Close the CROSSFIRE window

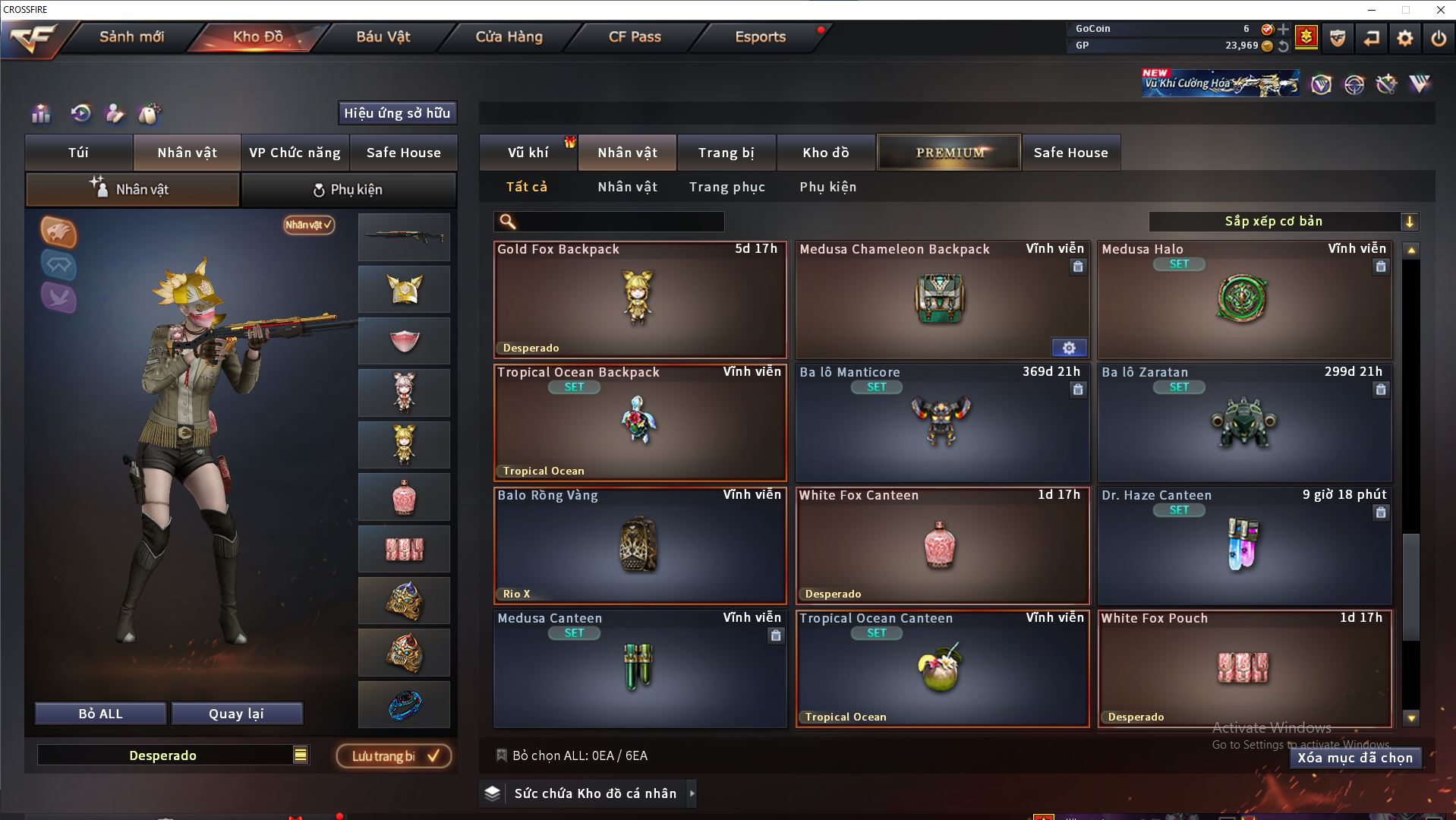(1440, 10)
